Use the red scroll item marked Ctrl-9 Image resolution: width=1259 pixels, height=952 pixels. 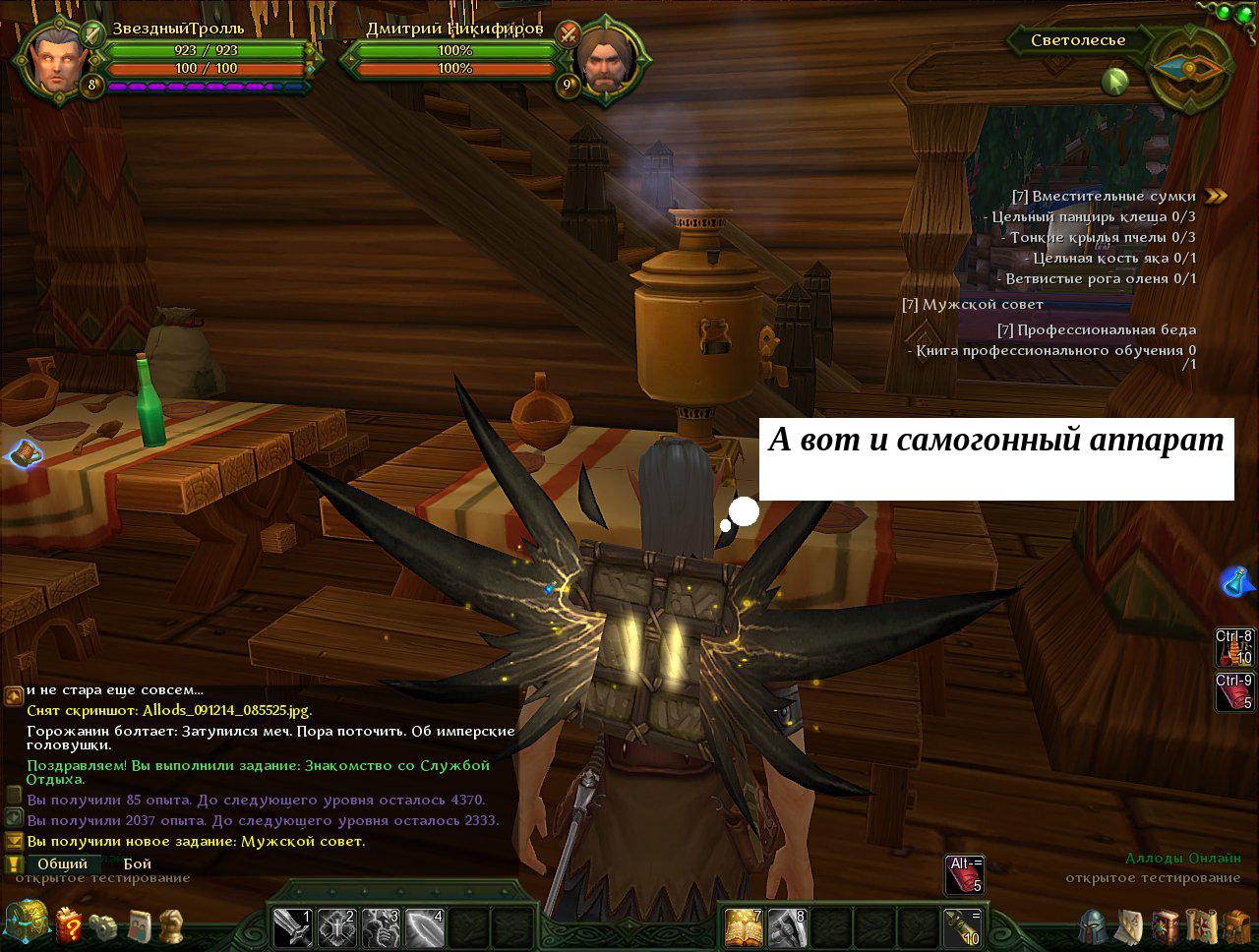[1234, 691]
